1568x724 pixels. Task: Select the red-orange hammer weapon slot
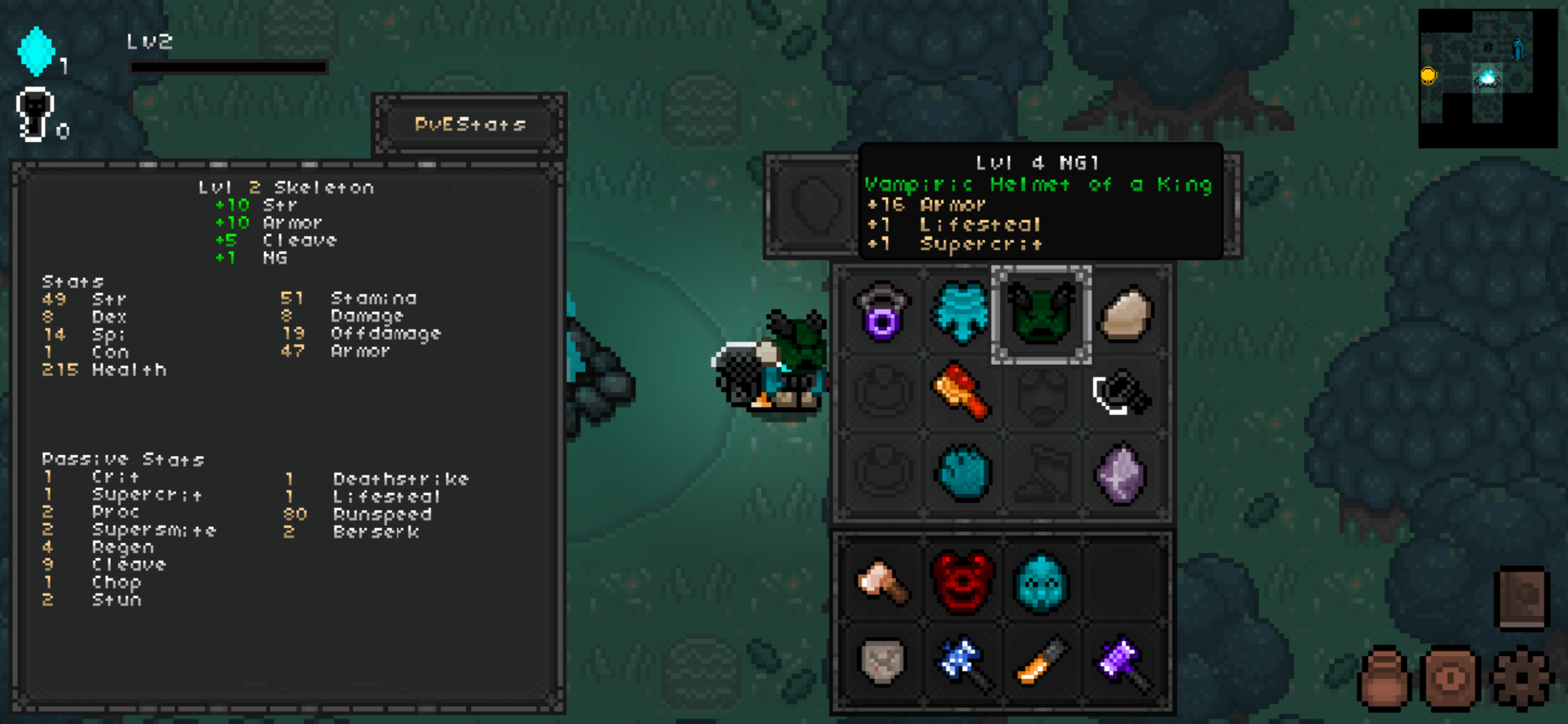coord(961,392)
